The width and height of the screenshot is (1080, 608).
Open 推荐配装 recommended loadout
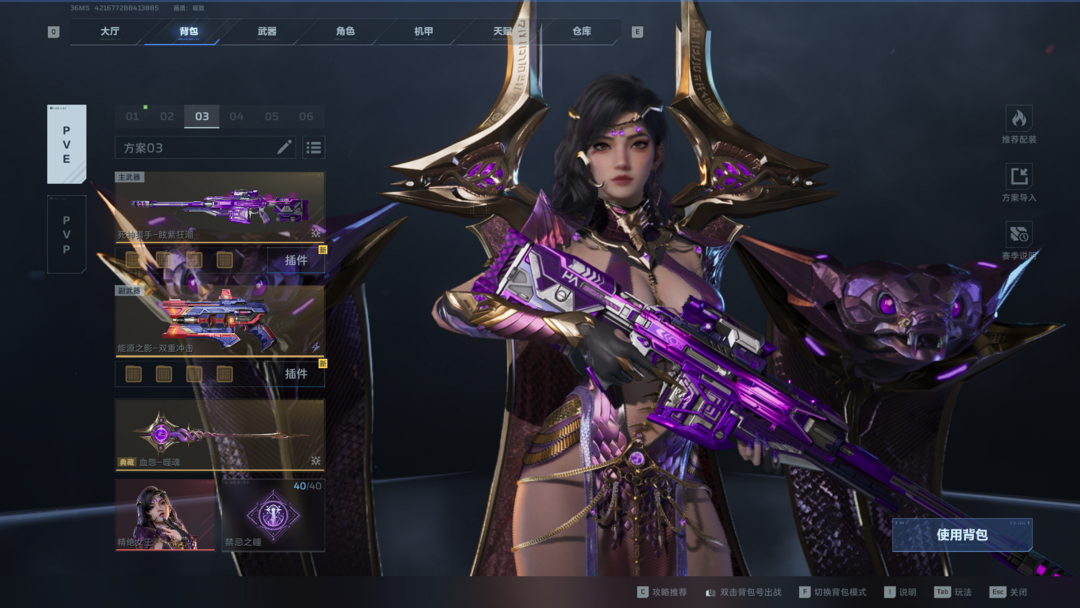[x=1019, y=125]
